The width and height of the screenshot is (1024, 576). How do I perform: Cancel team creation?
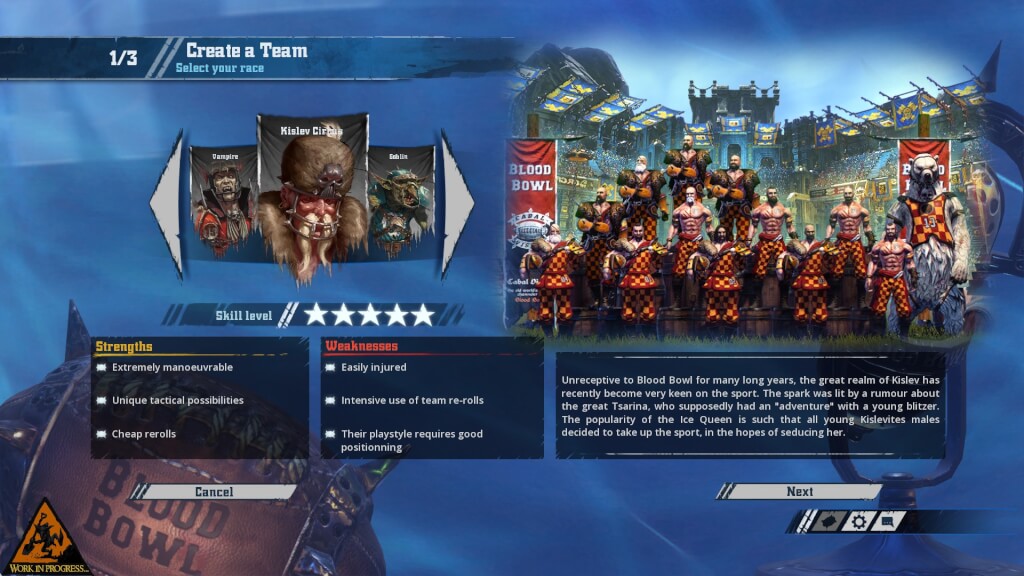click(x=214, y=492)
